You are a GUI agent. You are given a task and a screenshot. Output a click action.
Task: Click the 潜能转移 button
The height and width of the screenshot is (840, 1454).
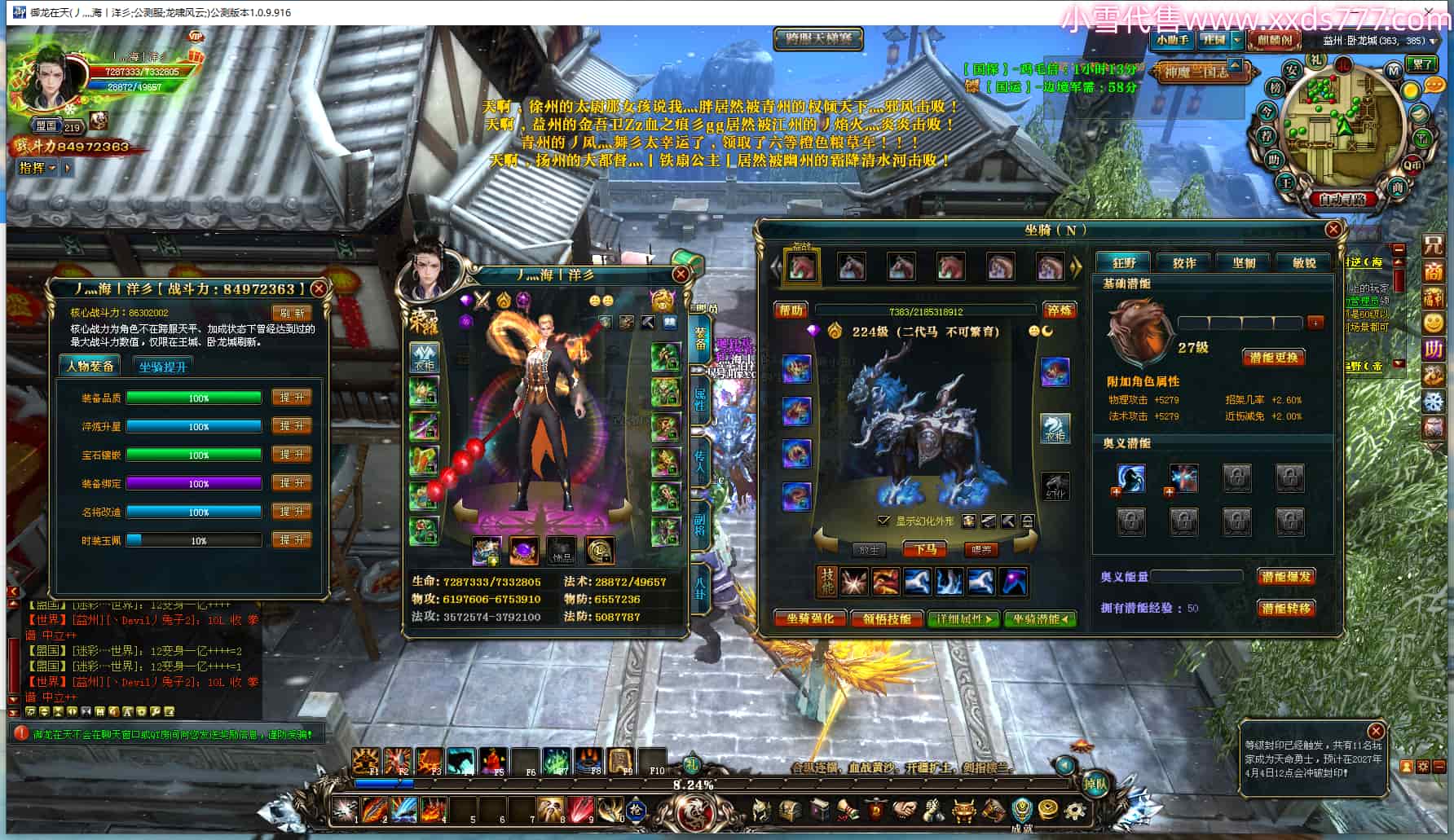click(1286, 609)
